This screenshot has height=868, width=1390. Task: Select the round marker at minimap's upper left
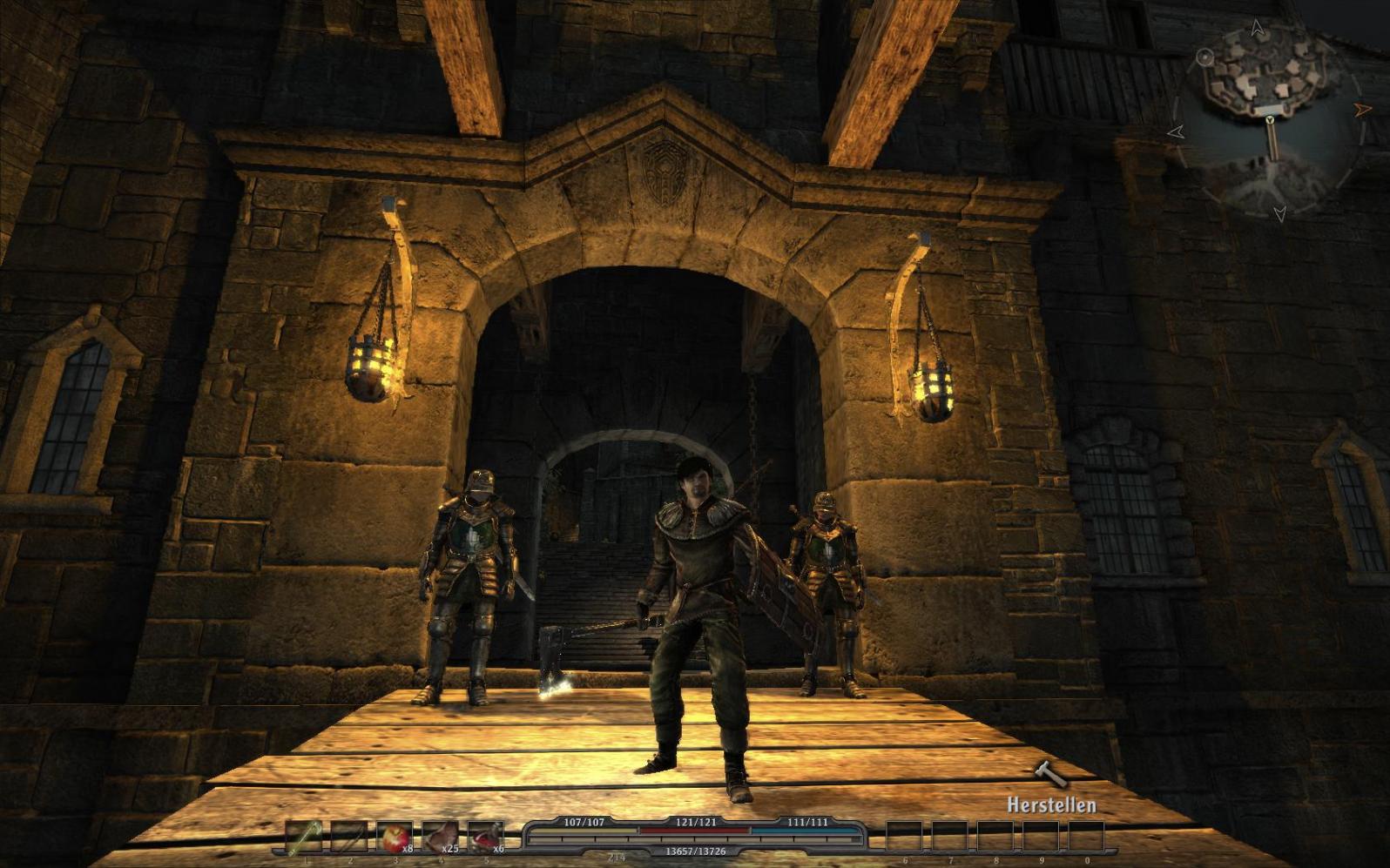click(x=1205, y=57)
